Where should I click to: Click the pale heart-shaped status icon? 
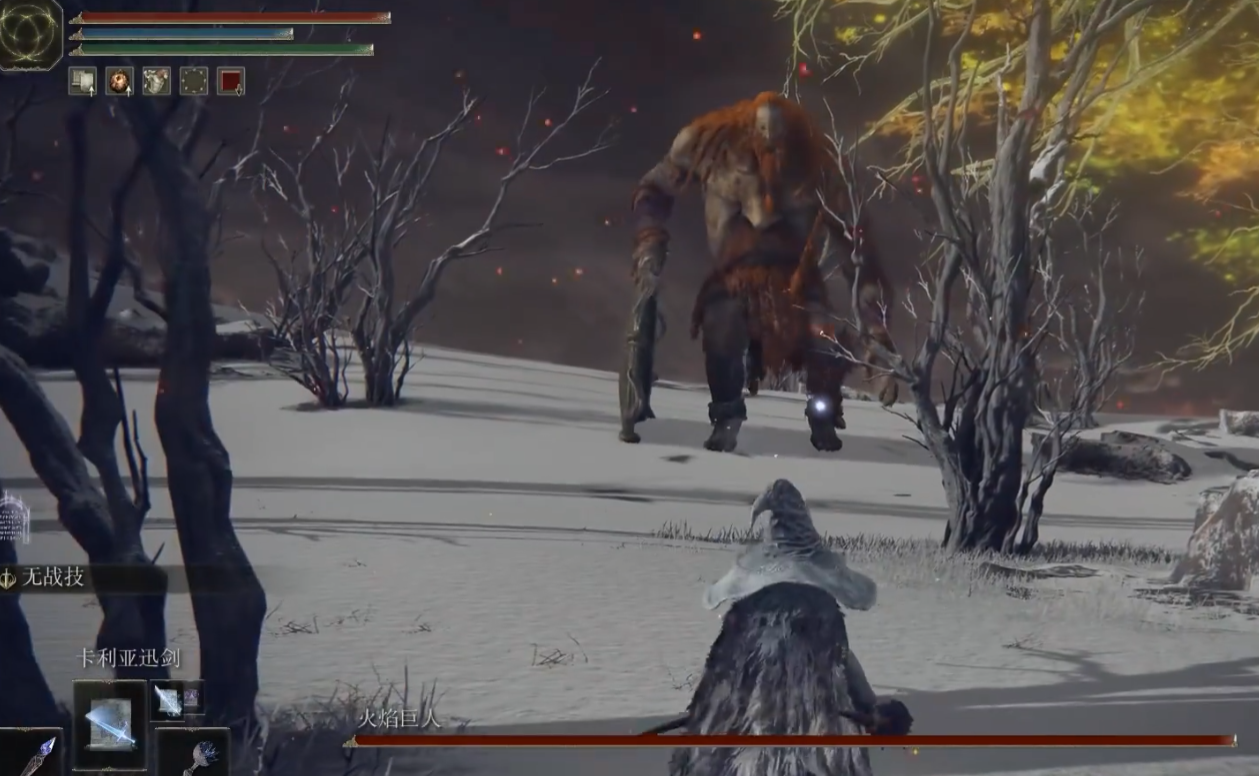coord(157,81)
